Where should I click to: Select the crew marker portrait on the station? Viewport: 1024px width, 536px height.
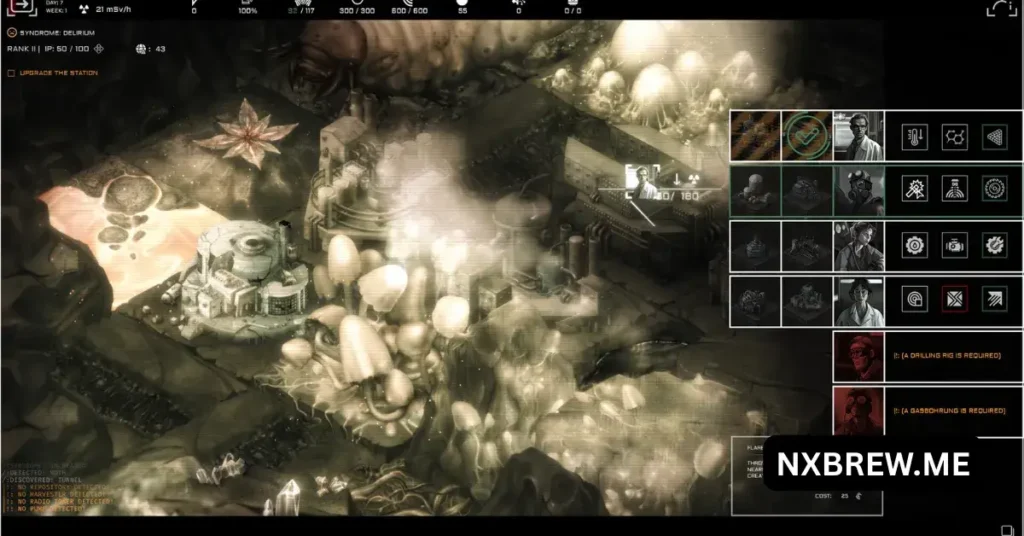[x=642, y=181]
